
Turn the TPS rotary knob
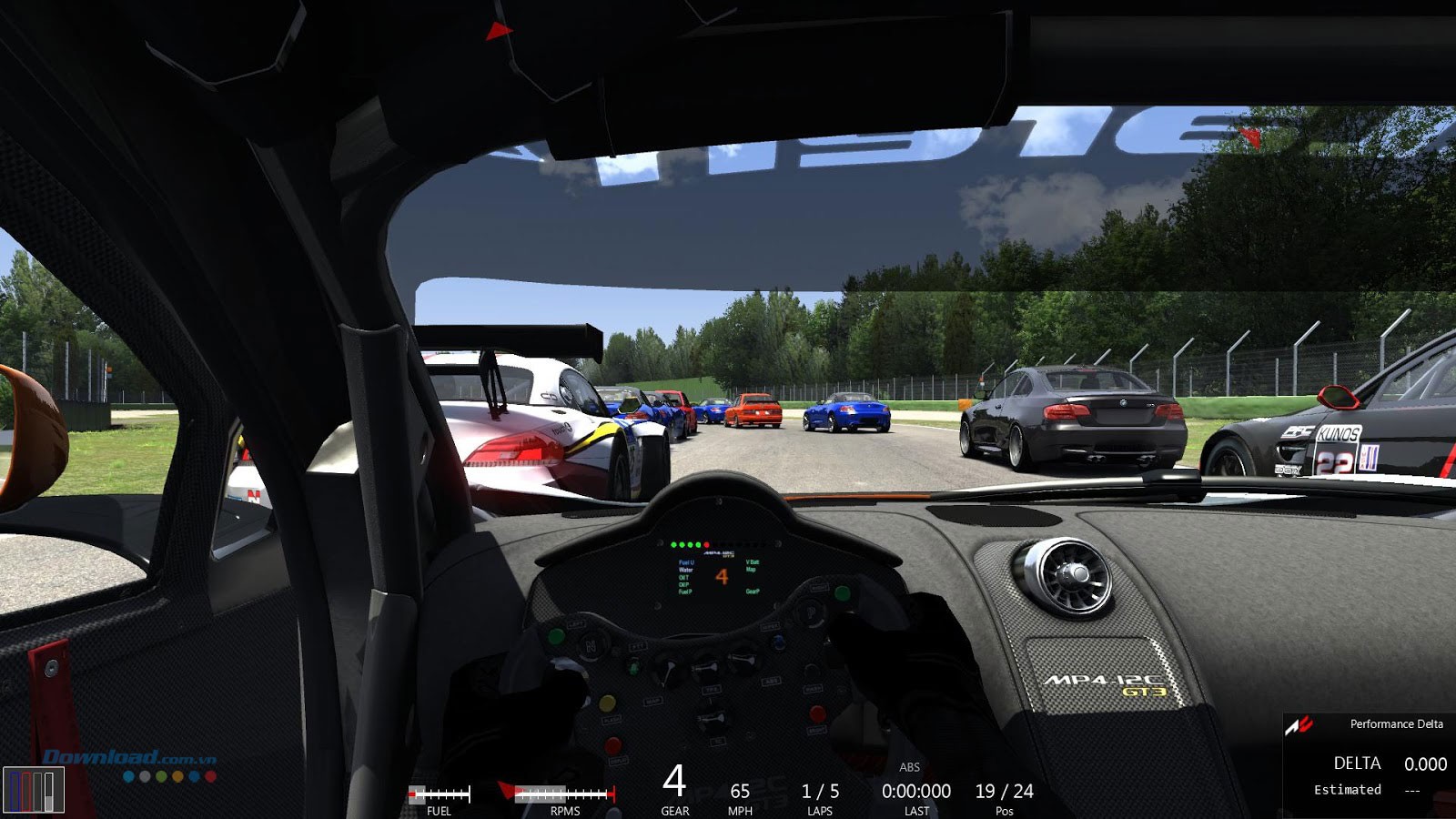point(707,665)
